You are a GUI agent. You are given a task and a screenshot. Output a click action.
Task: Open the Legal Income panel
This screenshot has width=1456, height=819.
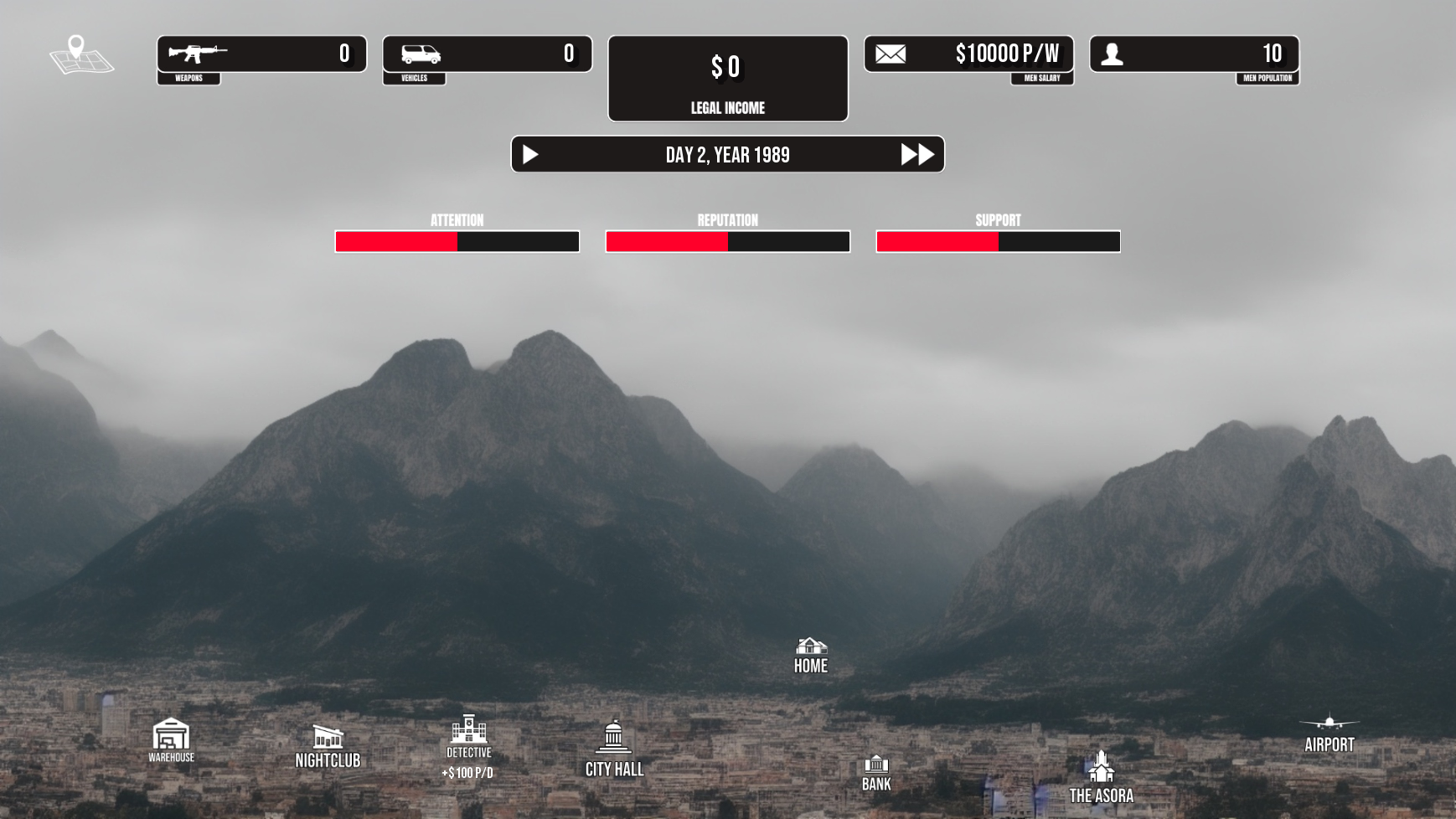(727, 79)
